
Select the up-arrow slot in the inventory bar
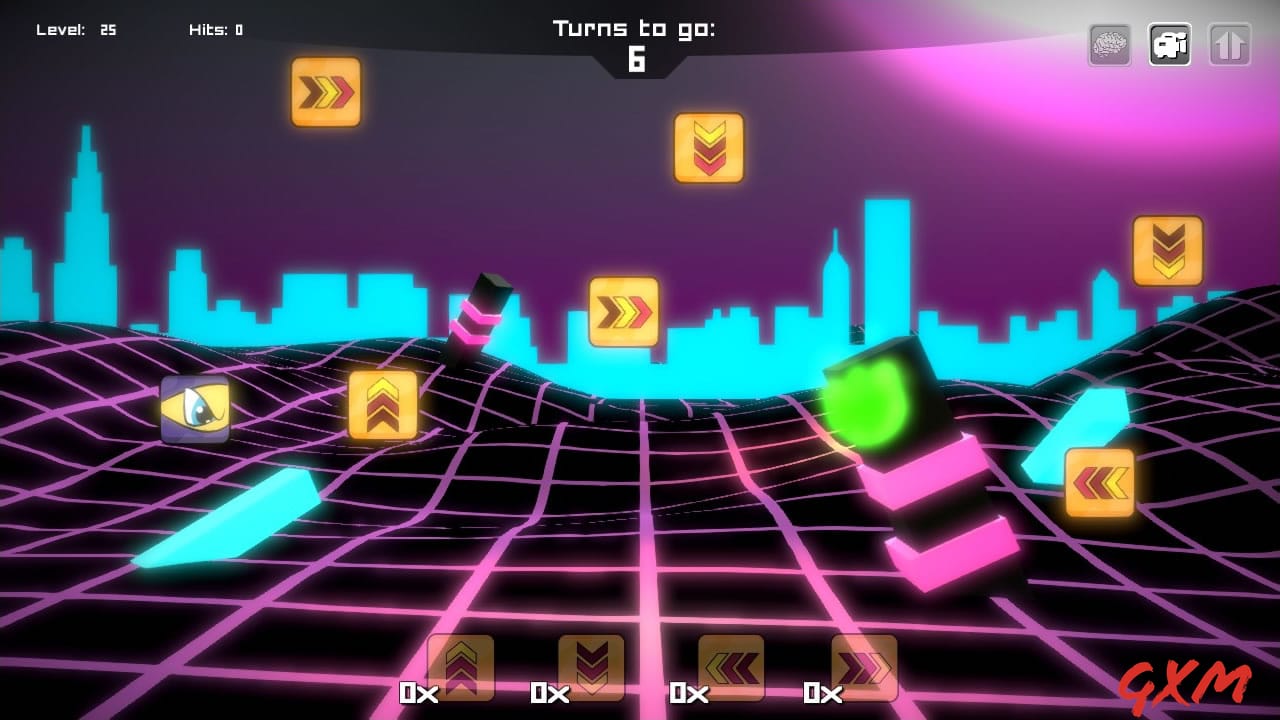click(461, 668)
